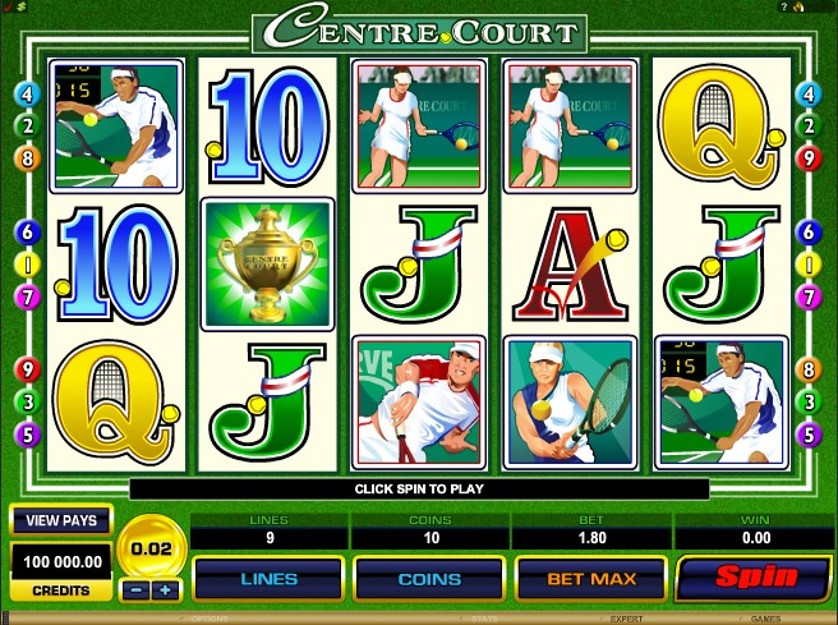The image size is (838, 625).
Task: Open the Options tab
Action: click(210, 620)
